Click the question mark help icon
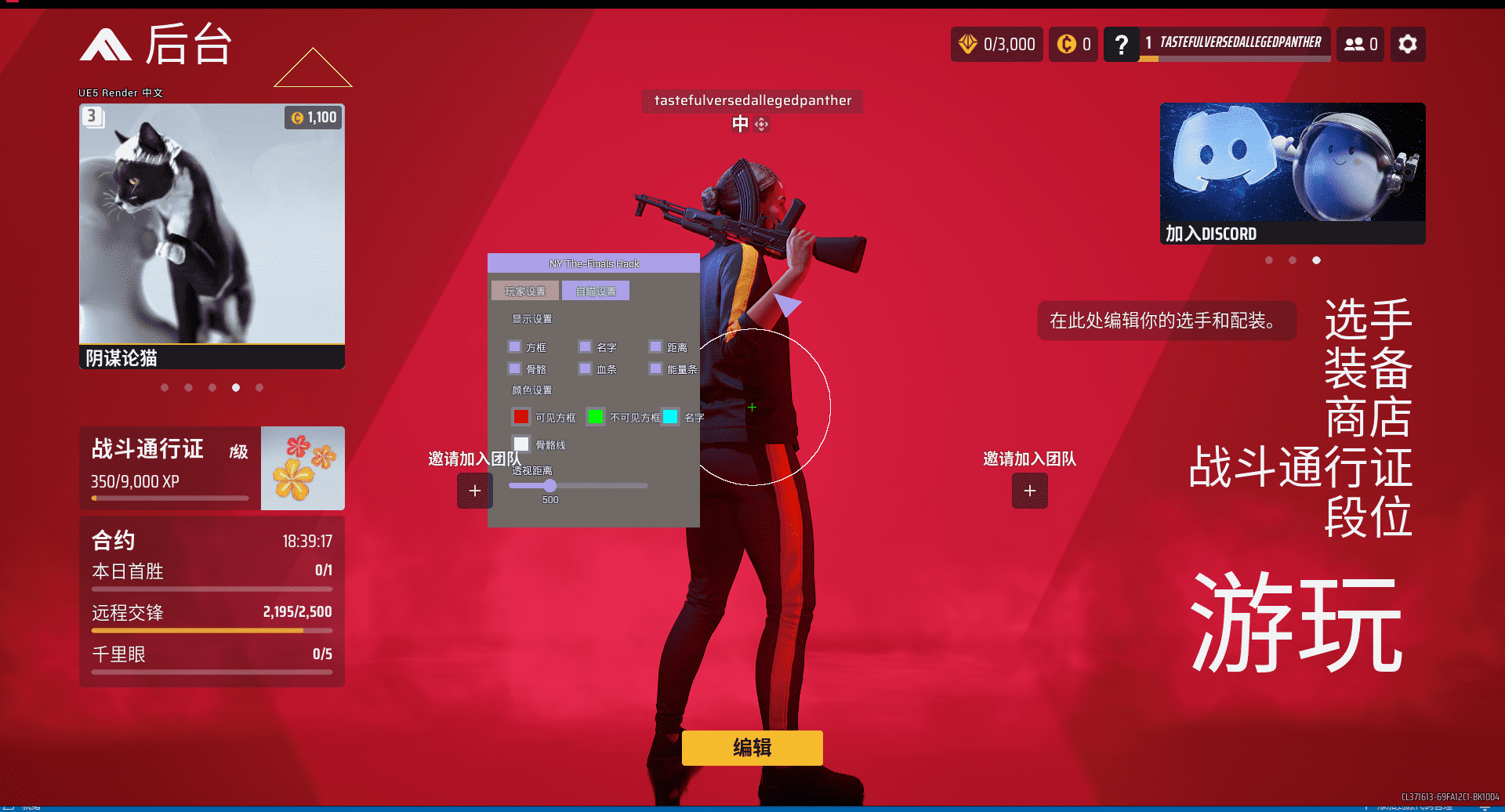This screenshot has height=812, width=1505. pos(1121,44)
